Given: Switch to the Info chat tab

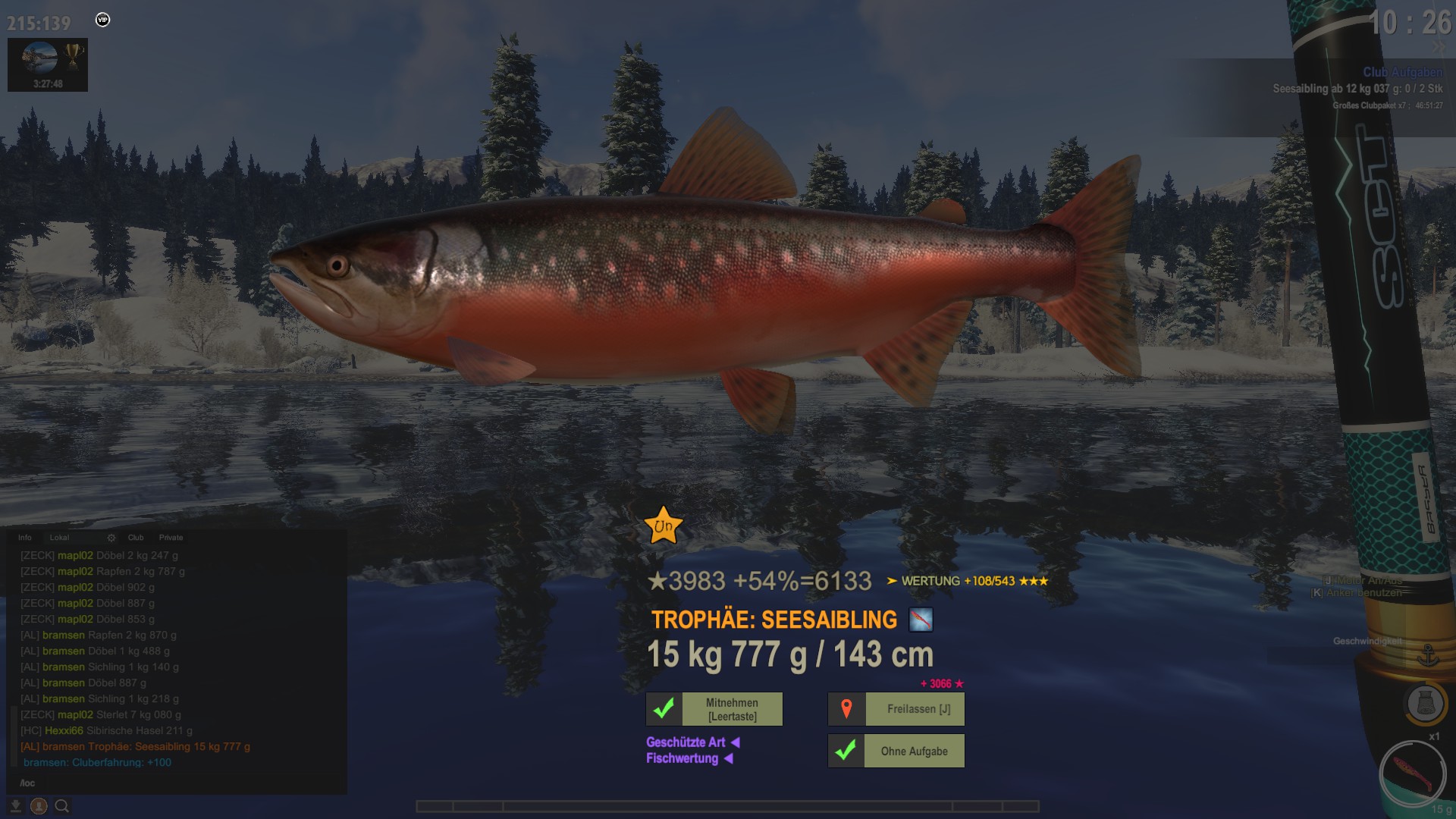Looking at the screenshot, I should coord(25,538).
